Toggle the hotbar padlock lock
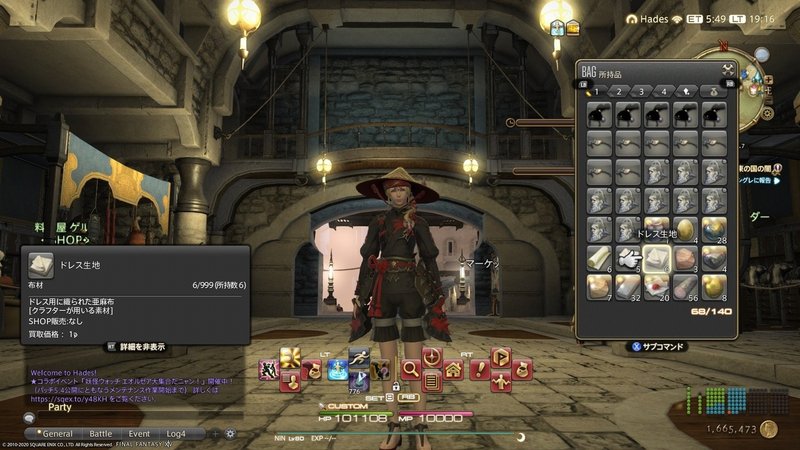 [x=397, y=385]
